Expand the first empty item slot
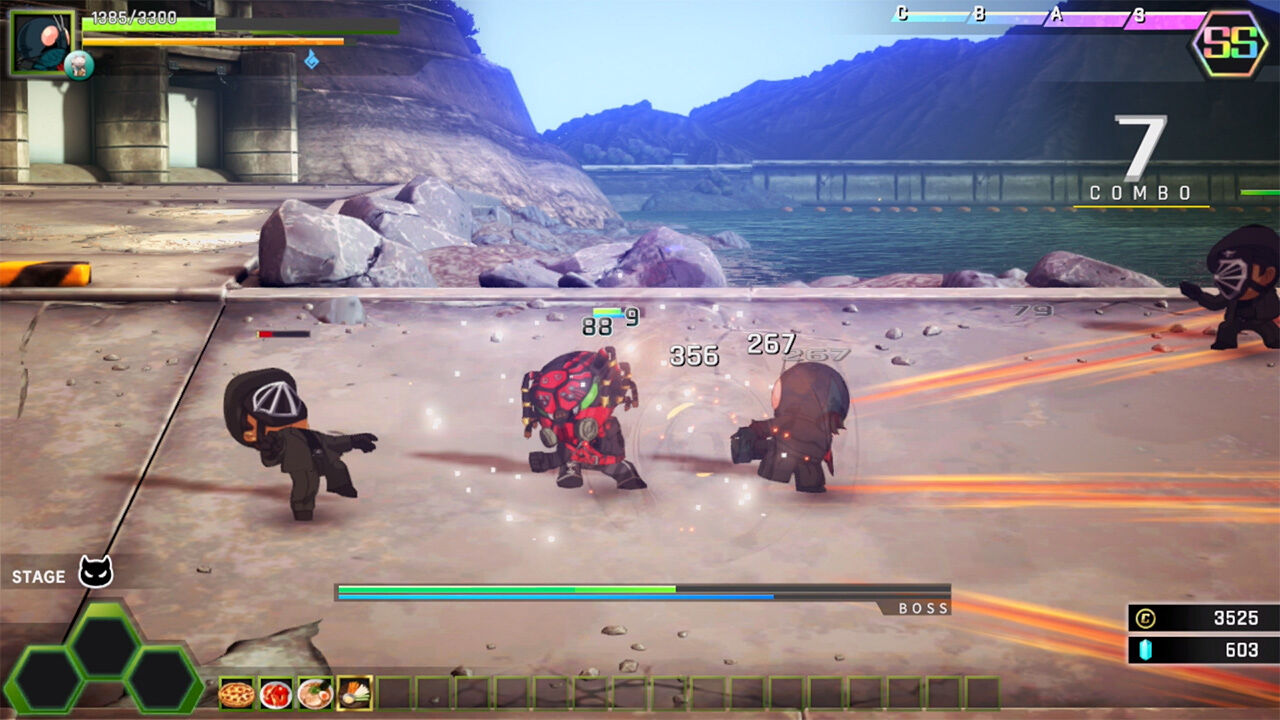This screenshot has width=1280, height=720. pos(392,692)
